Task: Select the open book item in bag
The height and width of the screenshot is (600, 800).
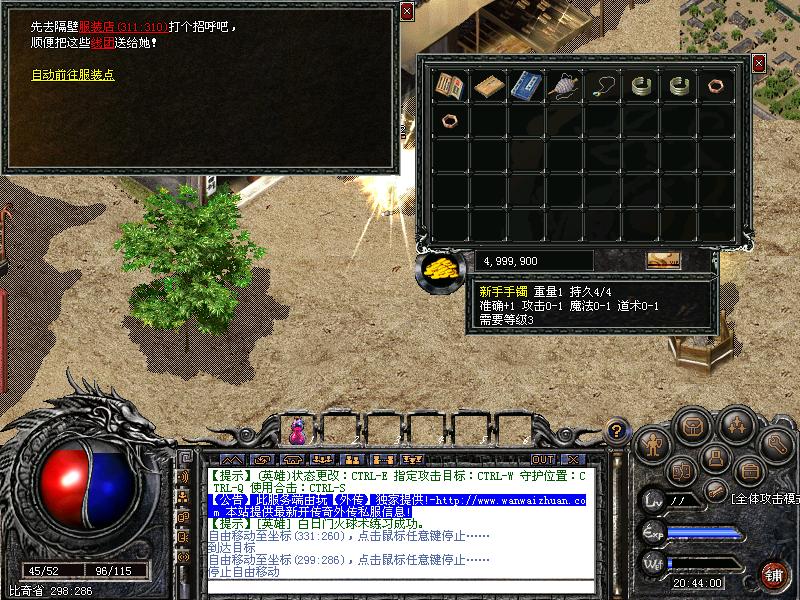Action: (x=450, y=86)
